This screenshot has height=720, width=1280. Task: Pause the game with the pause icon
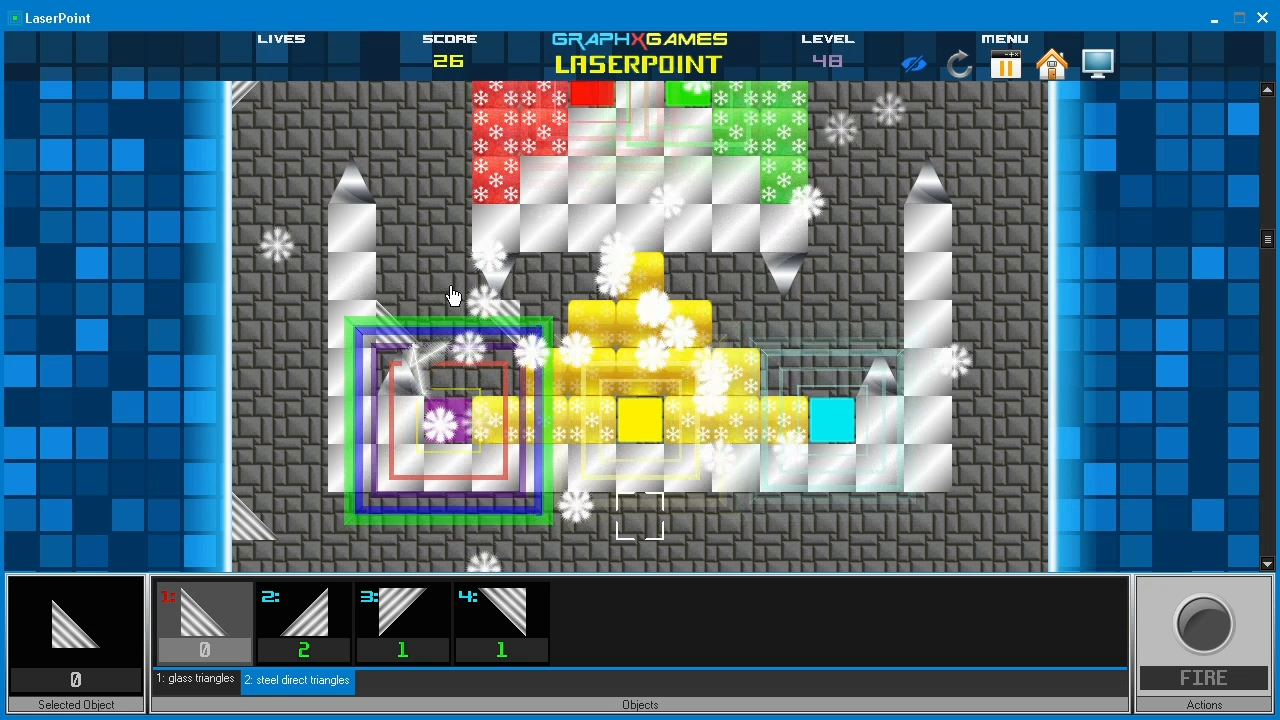[x=1005, y=65]
